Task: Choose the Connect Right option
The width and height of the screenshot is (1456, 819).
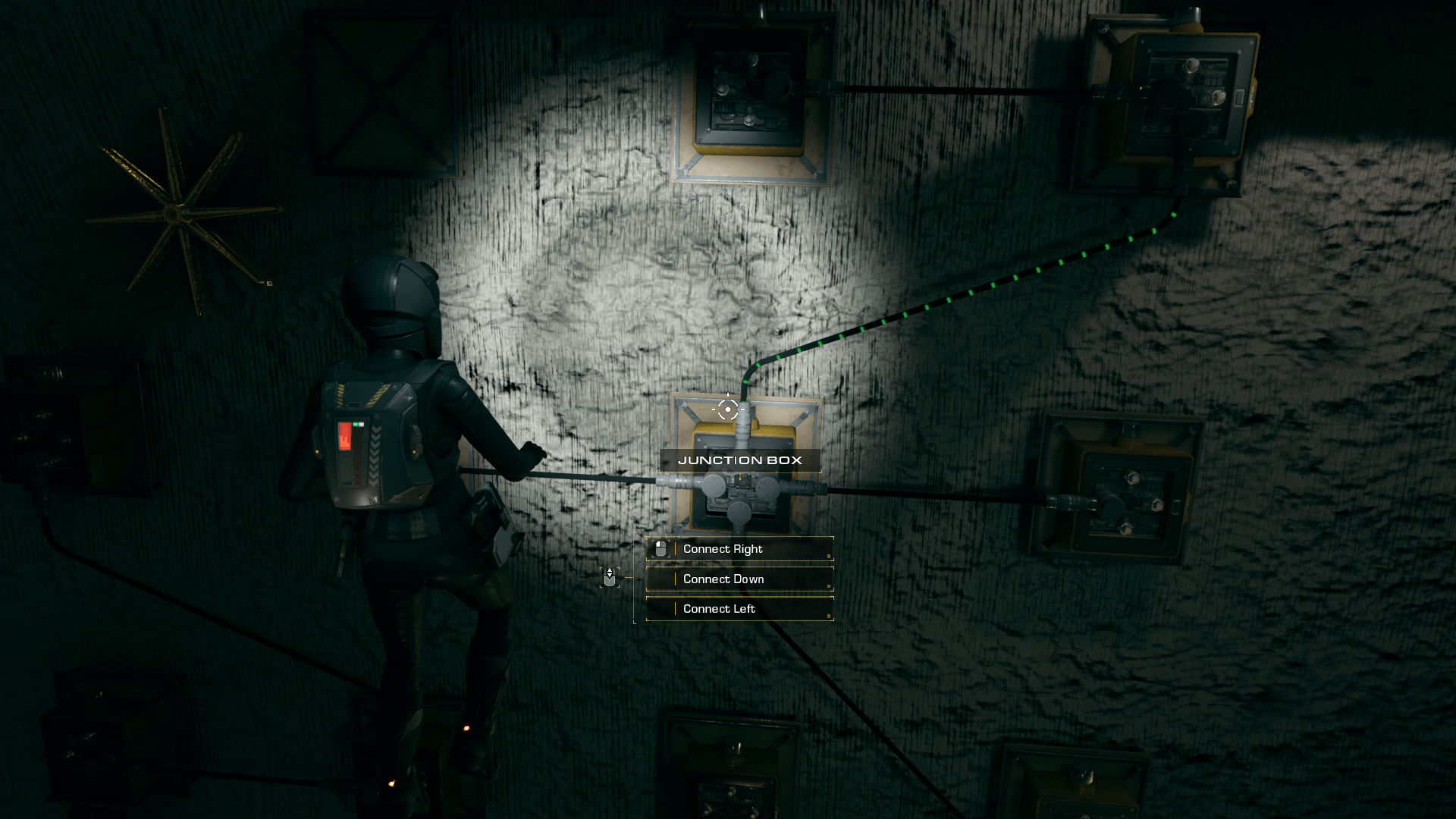Action: (739, 549)
